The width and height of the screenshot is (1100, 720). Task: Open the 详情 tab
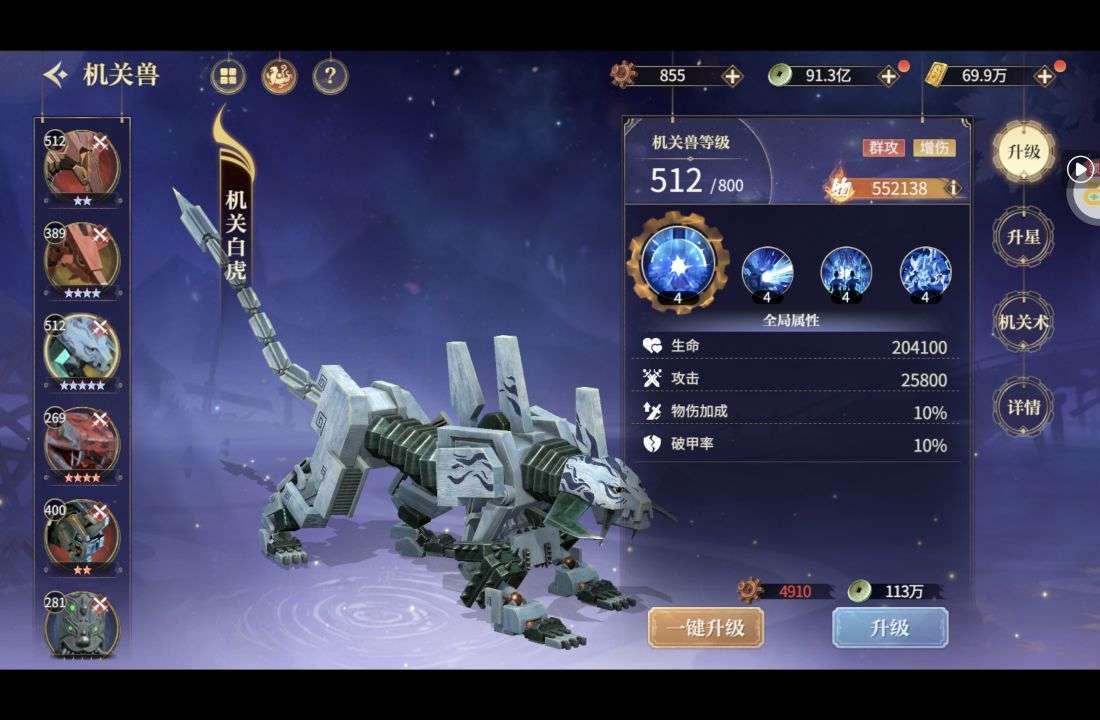click(x=1024, y=407)
